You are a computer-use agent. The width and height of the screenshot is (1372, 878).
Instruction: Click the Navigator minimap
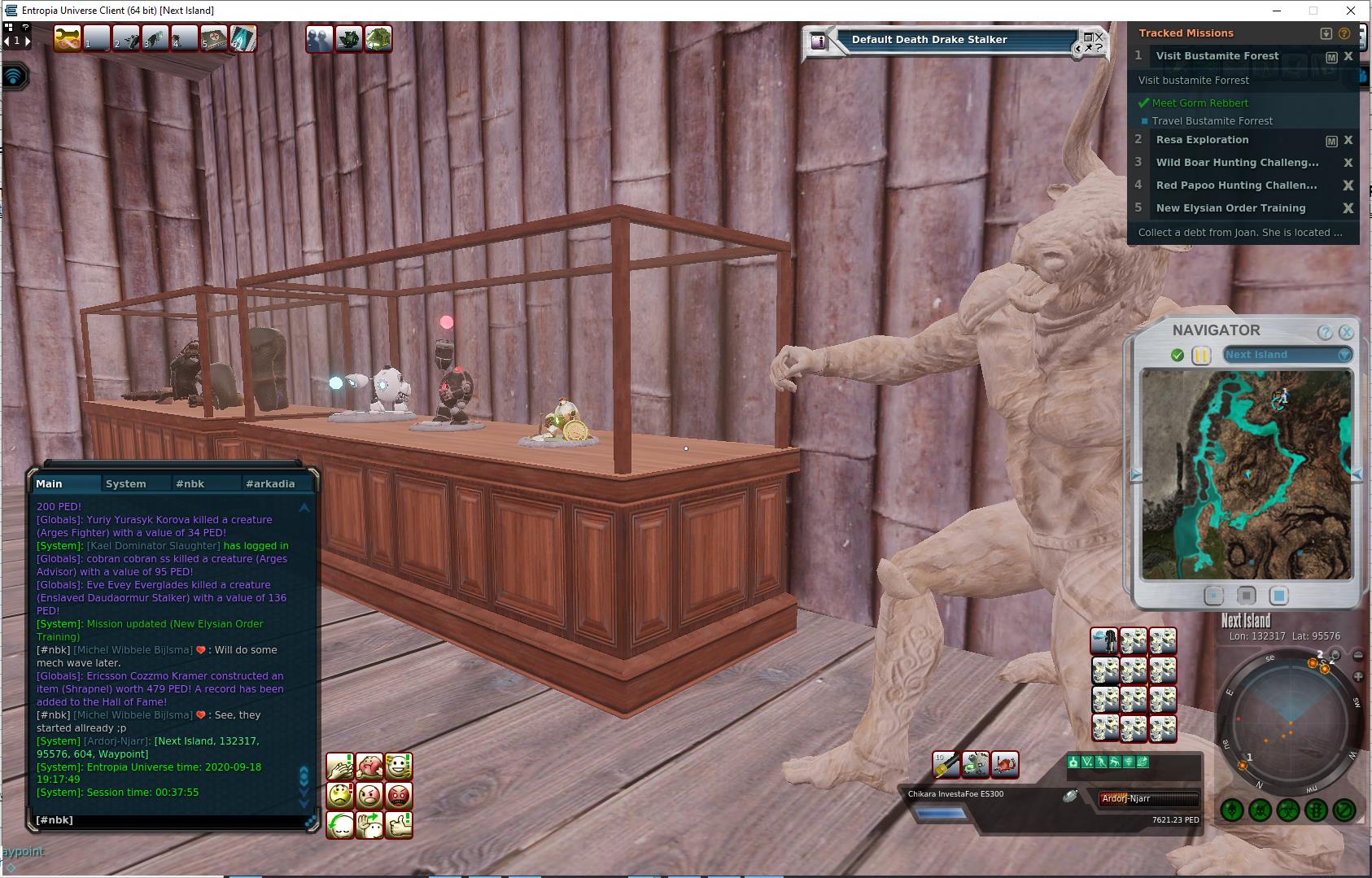(1246, 474)
